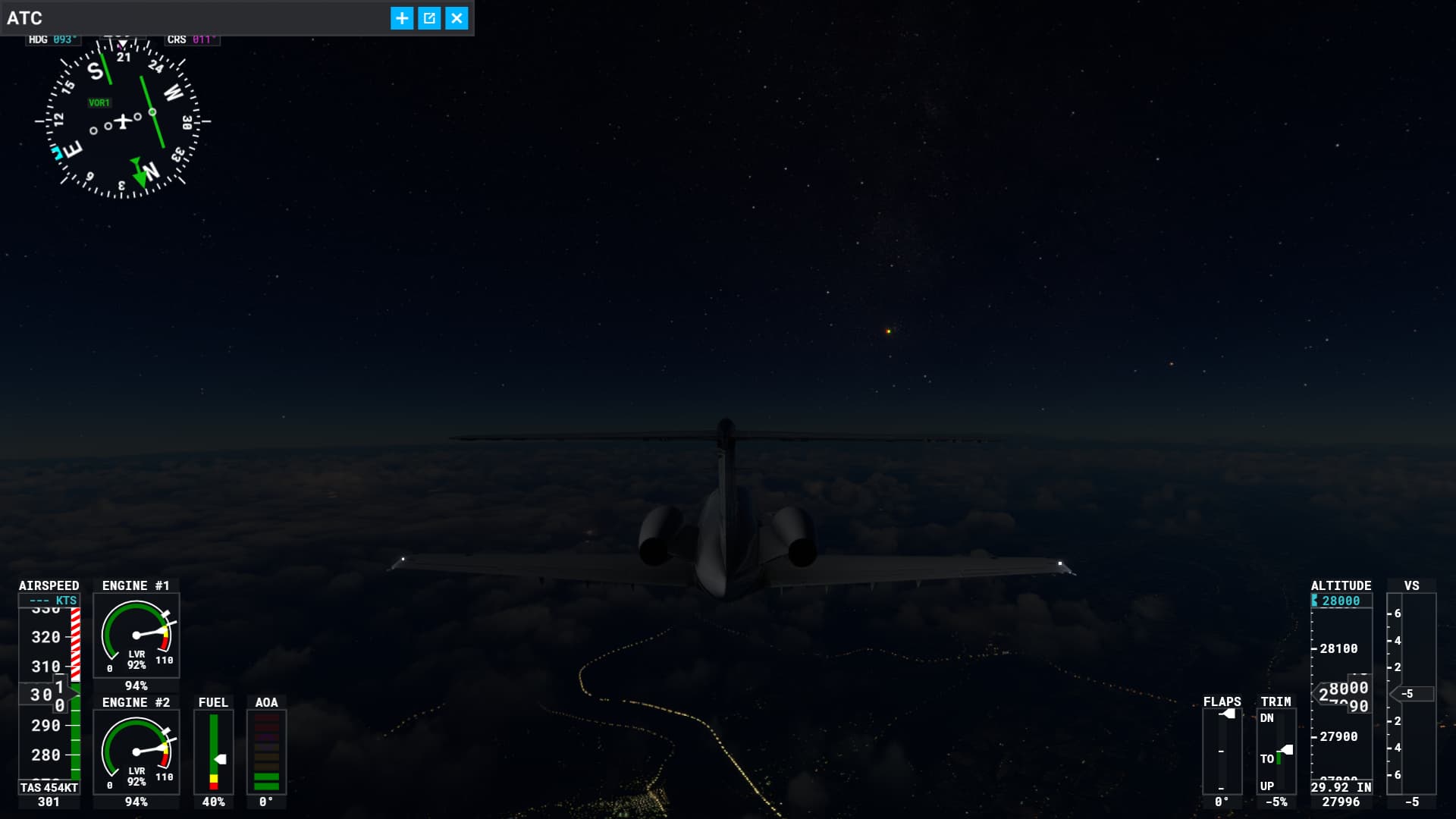The image size is (1456, 819).
Task: Click the TAS 454KT readout
Action: (x=47, y=787)
